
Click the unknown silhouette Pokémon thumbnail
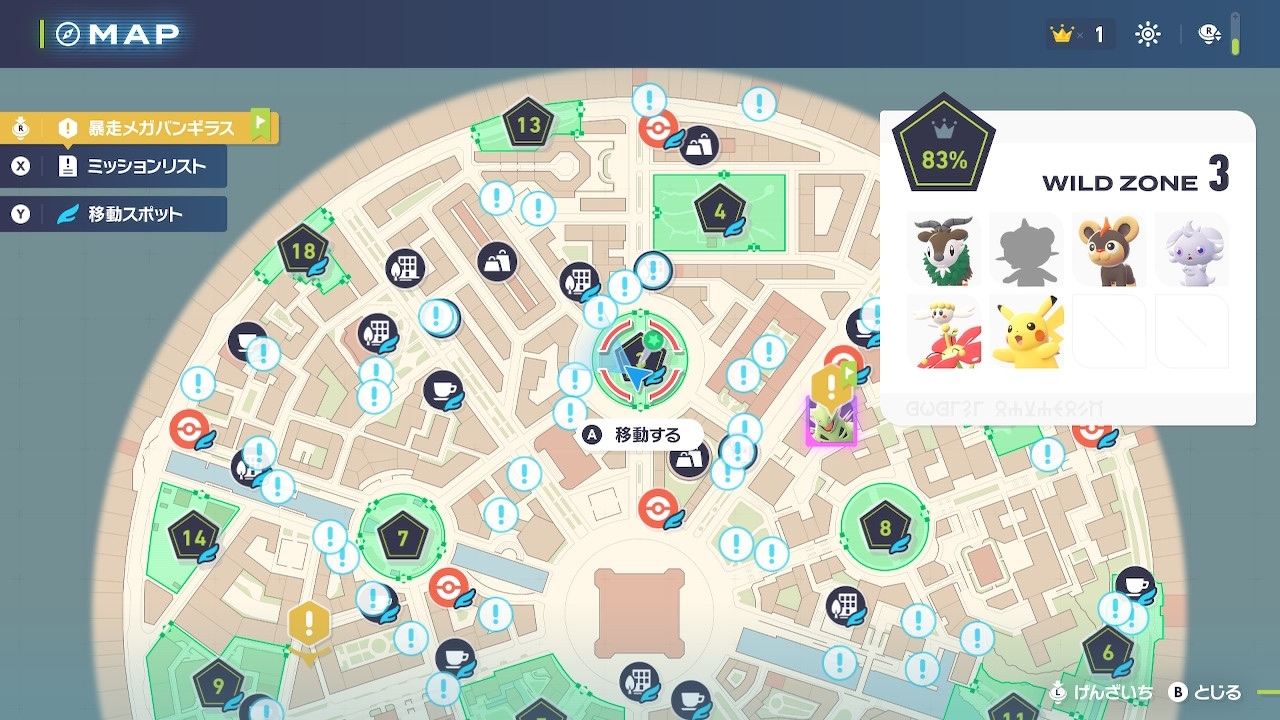pyautogui.click(x=1025, y=249)
